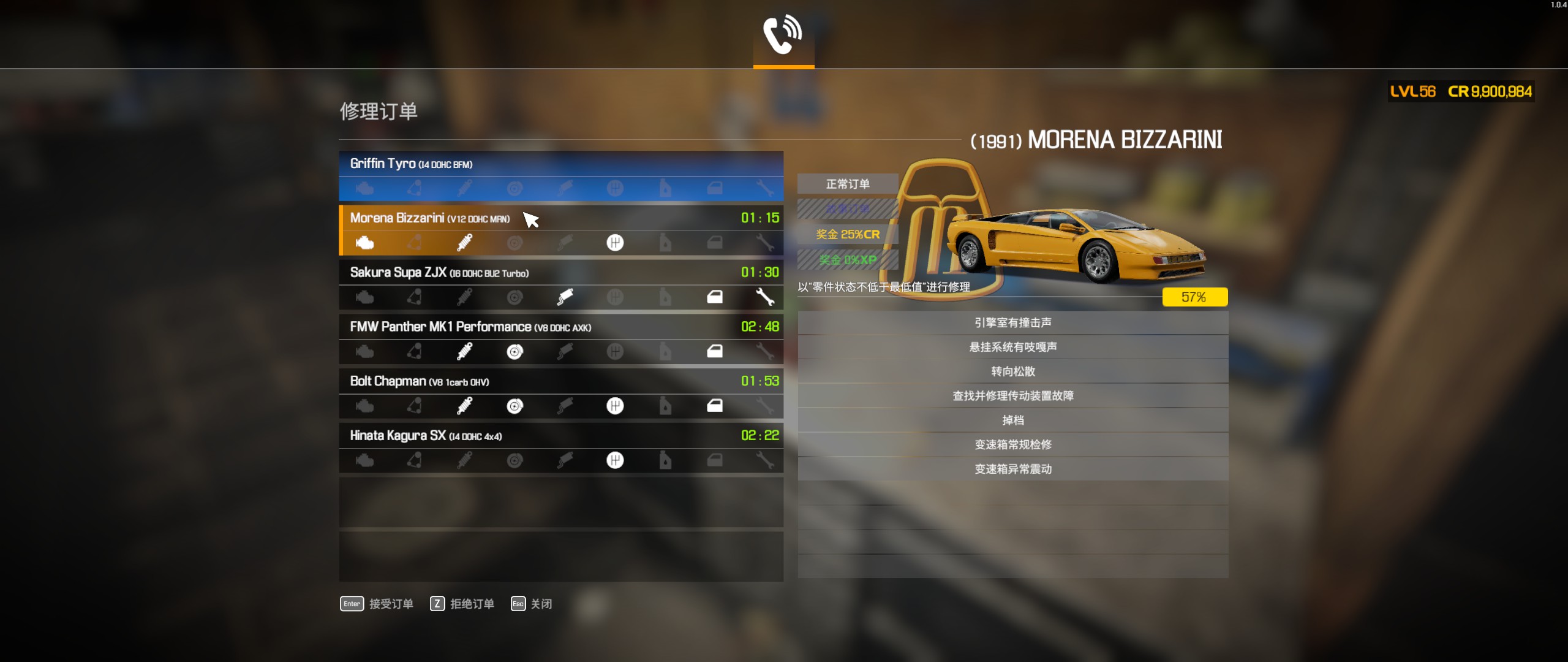Image resolution: width=1568 pixels, height=662 pixels.
Task: Accept the order (接受订单)
Action: [377, 604]
